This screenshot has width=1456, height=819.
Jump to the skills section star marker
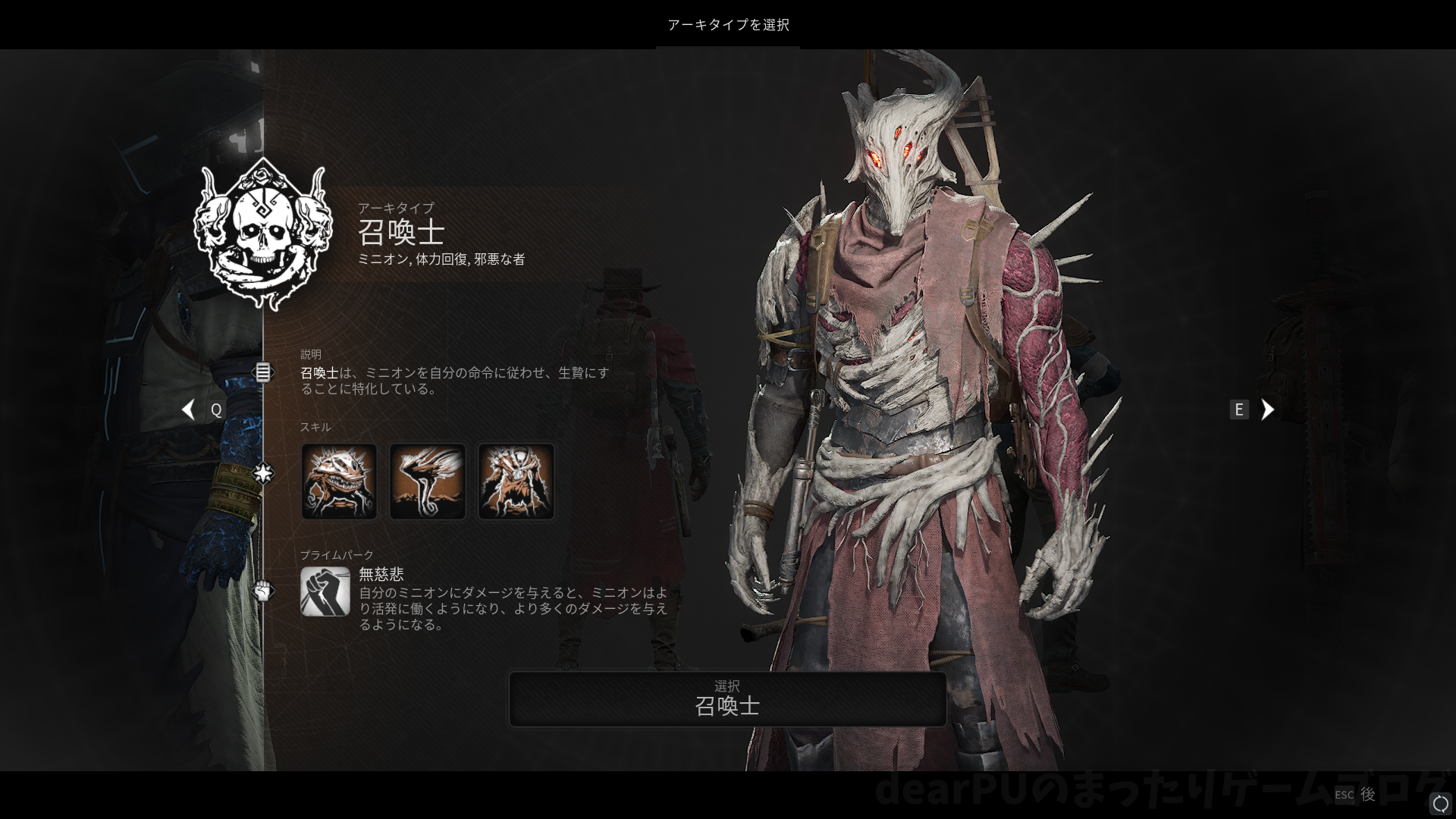point(262,473)
